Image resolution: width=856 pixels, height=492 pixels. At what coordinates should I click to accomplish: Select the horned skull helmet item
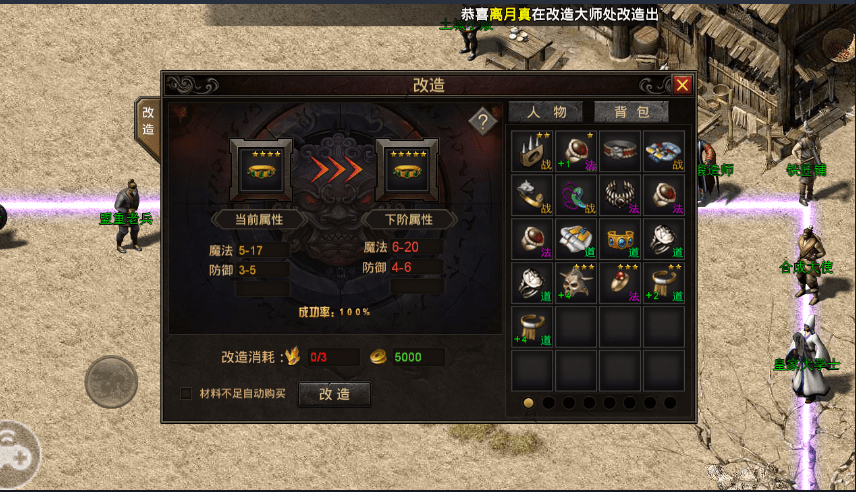577,283
